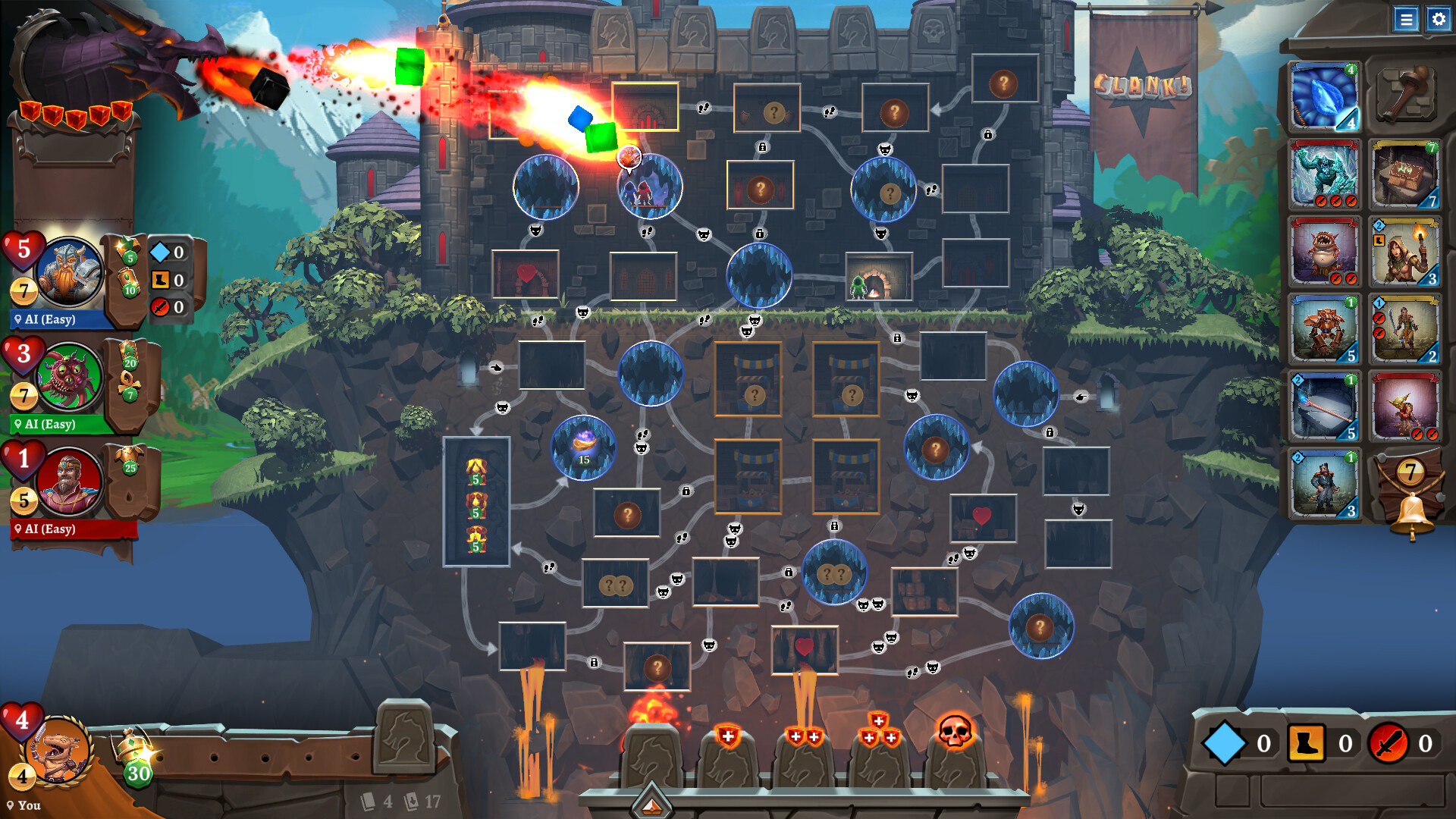The image size is (1456, 819).
Task: Select the torch-bearing explorer card costing 3
Action: coord(1407,250)
